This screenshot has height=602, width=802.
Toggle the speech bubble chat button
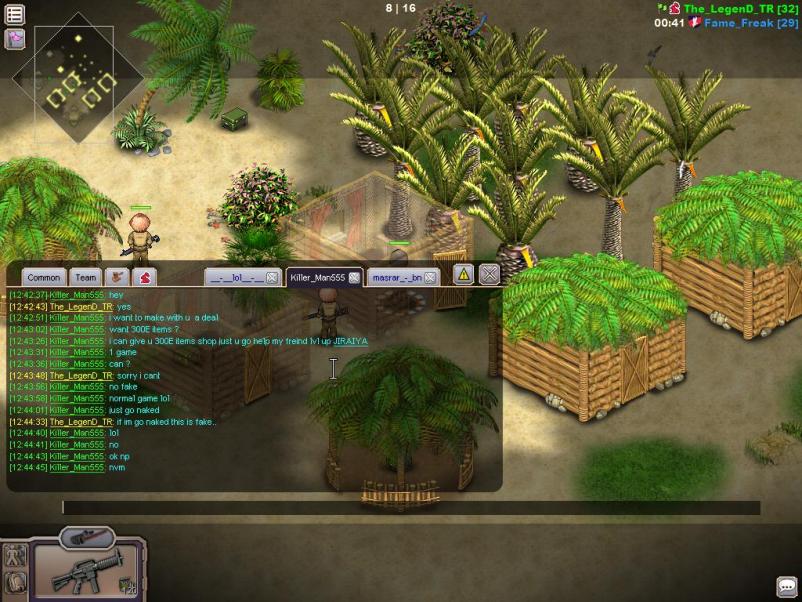pos(786,586)
